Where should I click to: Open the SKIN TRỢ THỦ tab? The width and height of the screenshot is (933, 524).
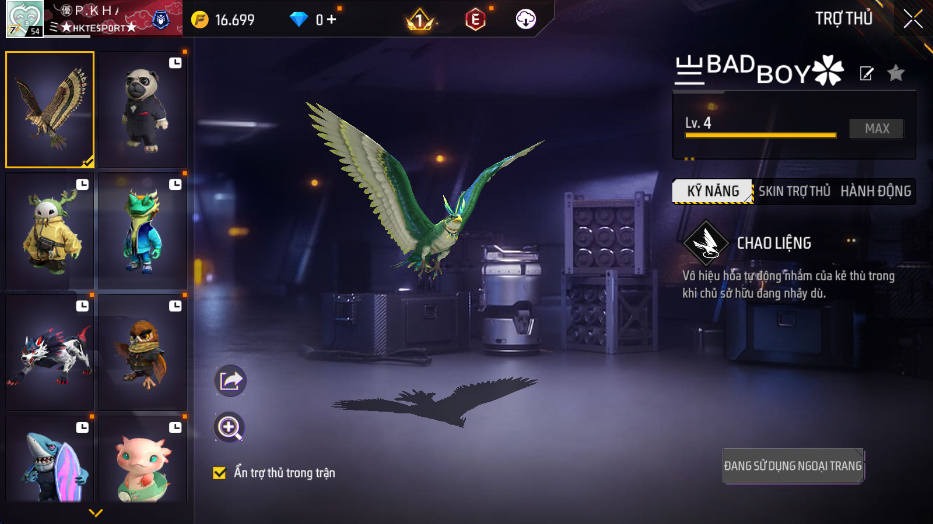[x=794, y=191]
